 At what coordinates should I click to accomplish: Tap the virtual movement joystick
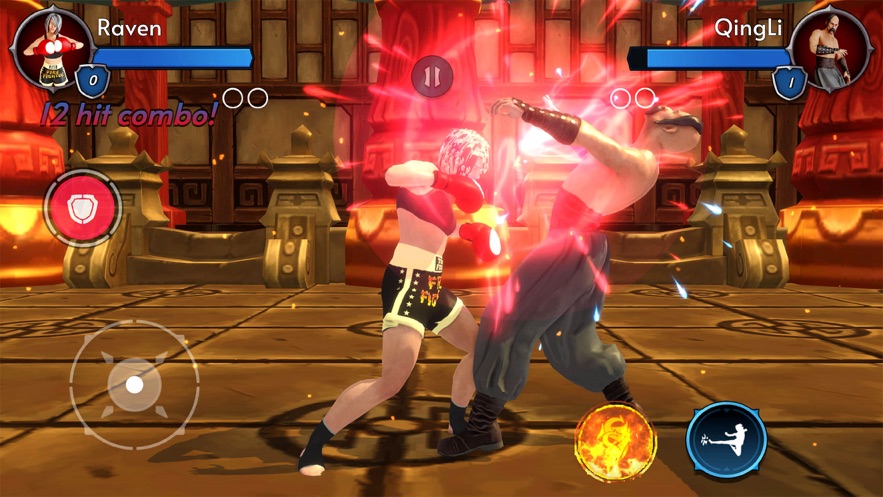coord(135,384)
